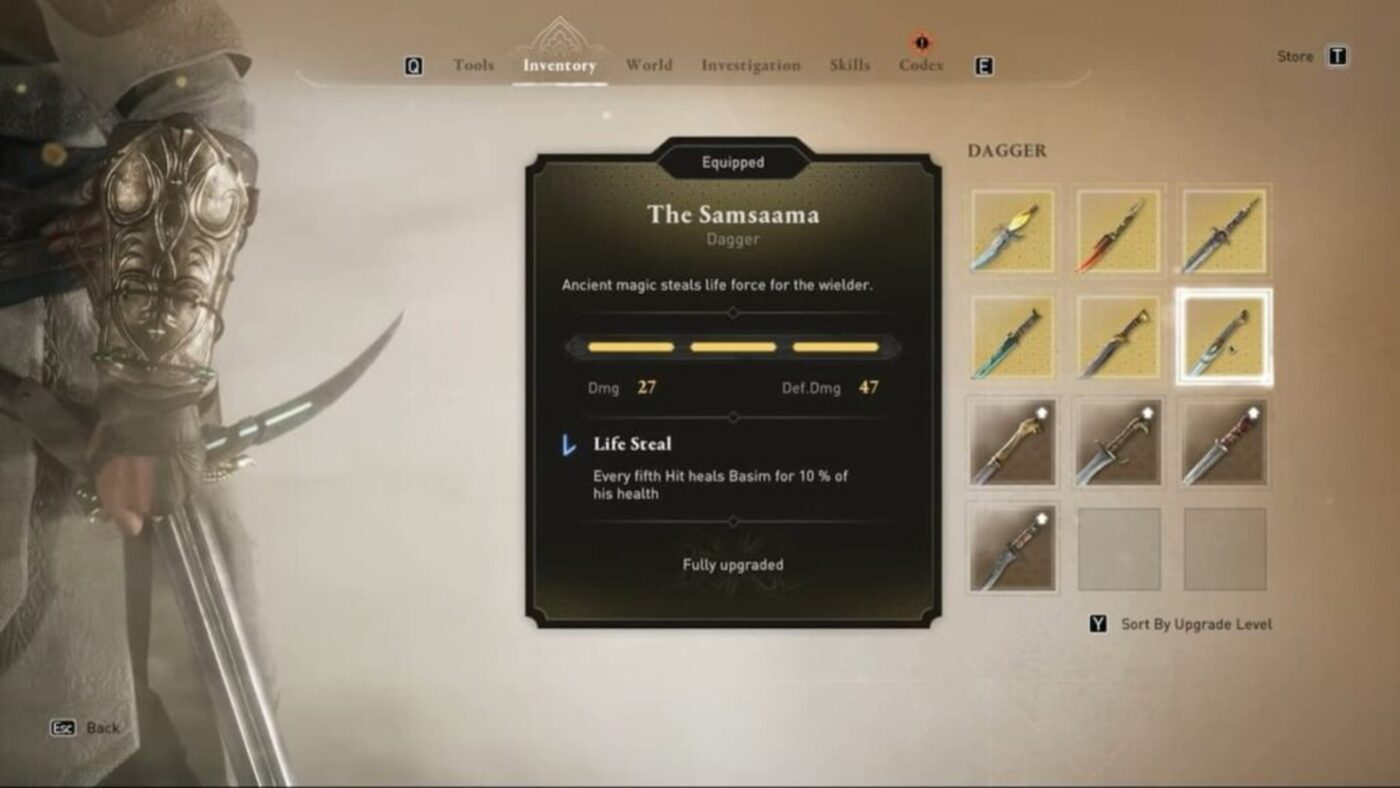This screenshot has width=1400, height=788.
Task: Switch to the Skills tab
Action: click(x=848, y=63)
